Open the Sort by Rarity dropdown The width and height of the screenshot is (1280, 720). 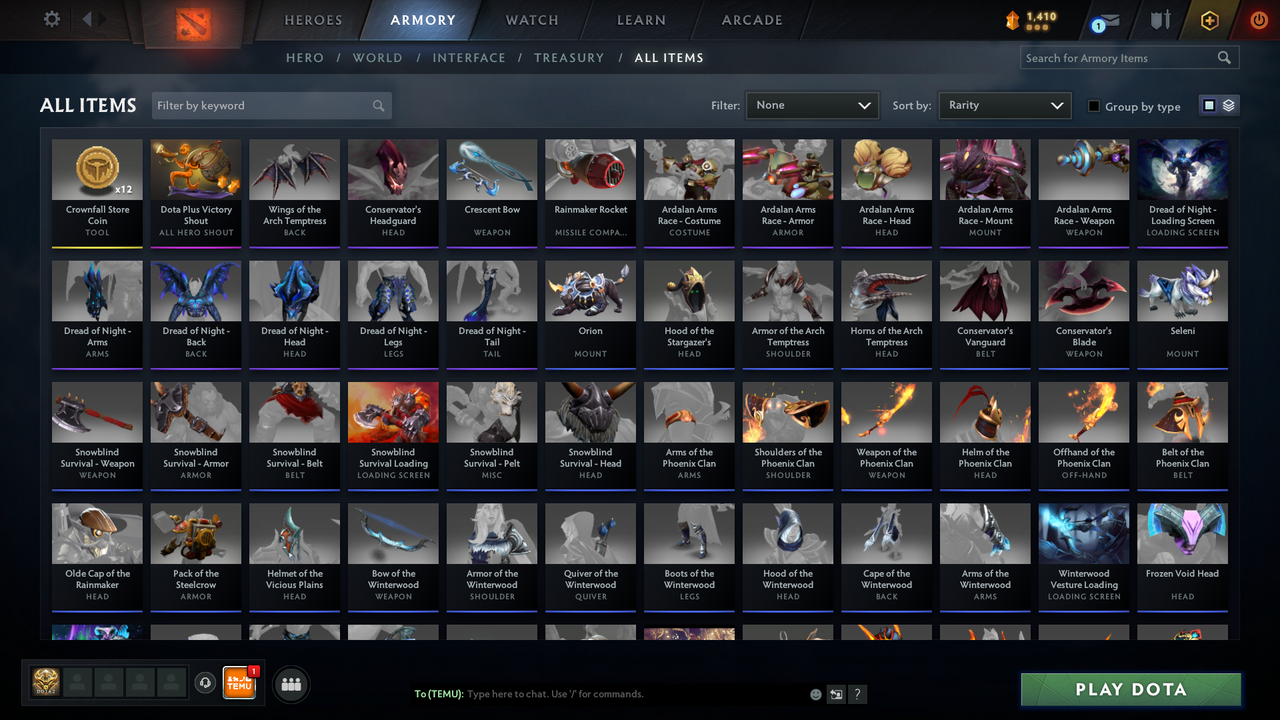[x=1004, y=104]
